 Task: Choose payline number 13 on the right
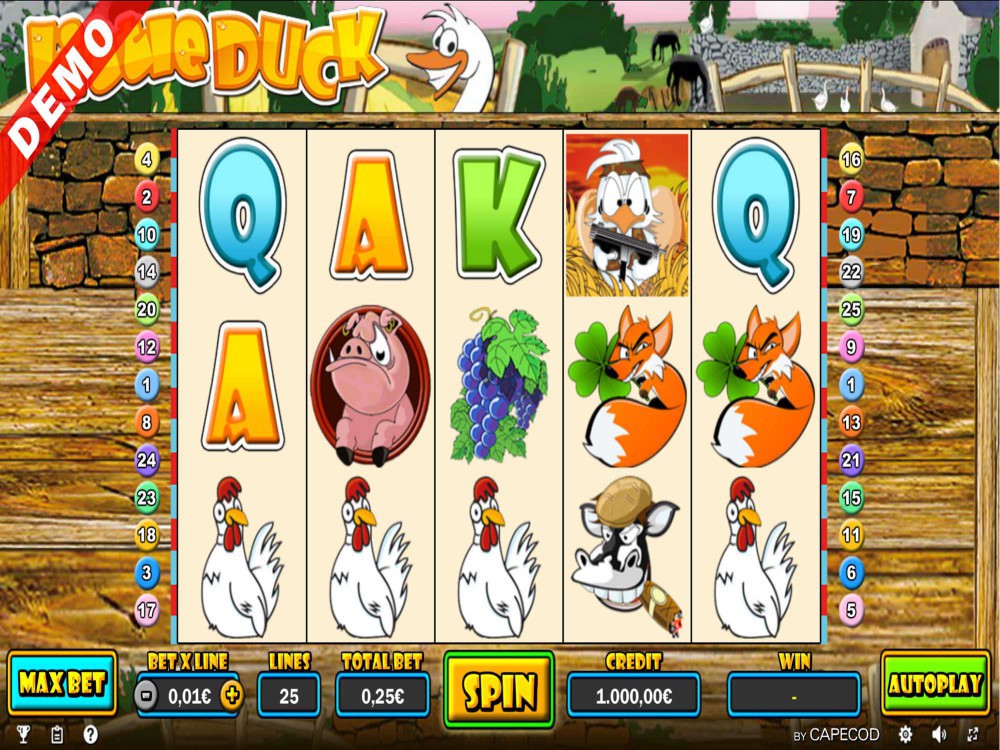[851, 422]
